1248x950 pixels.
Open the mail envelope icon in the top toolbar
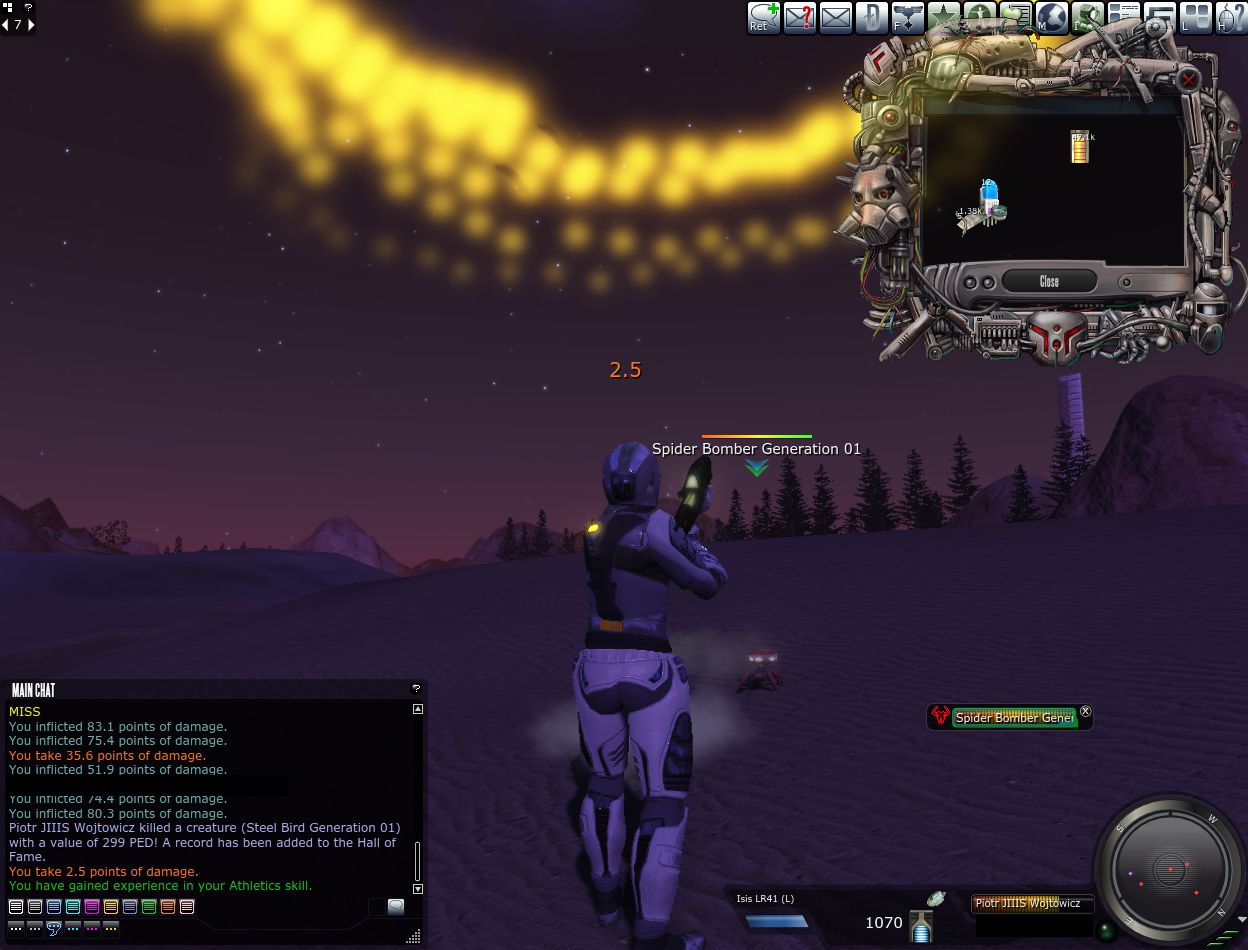(835, 18)
